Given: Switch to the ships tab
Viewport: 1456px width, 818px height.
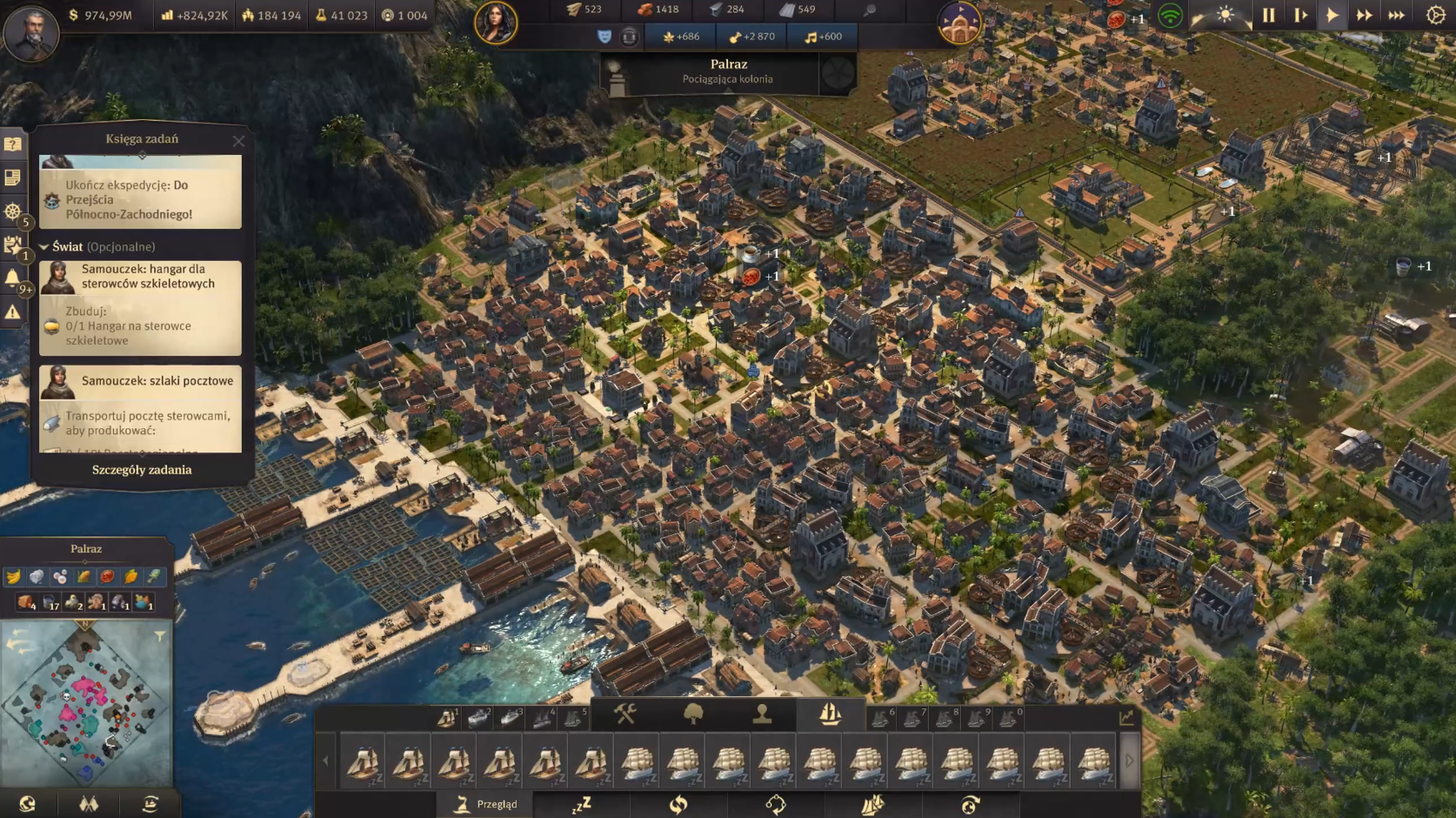Looking at the screenshot, I should point(830,714).
